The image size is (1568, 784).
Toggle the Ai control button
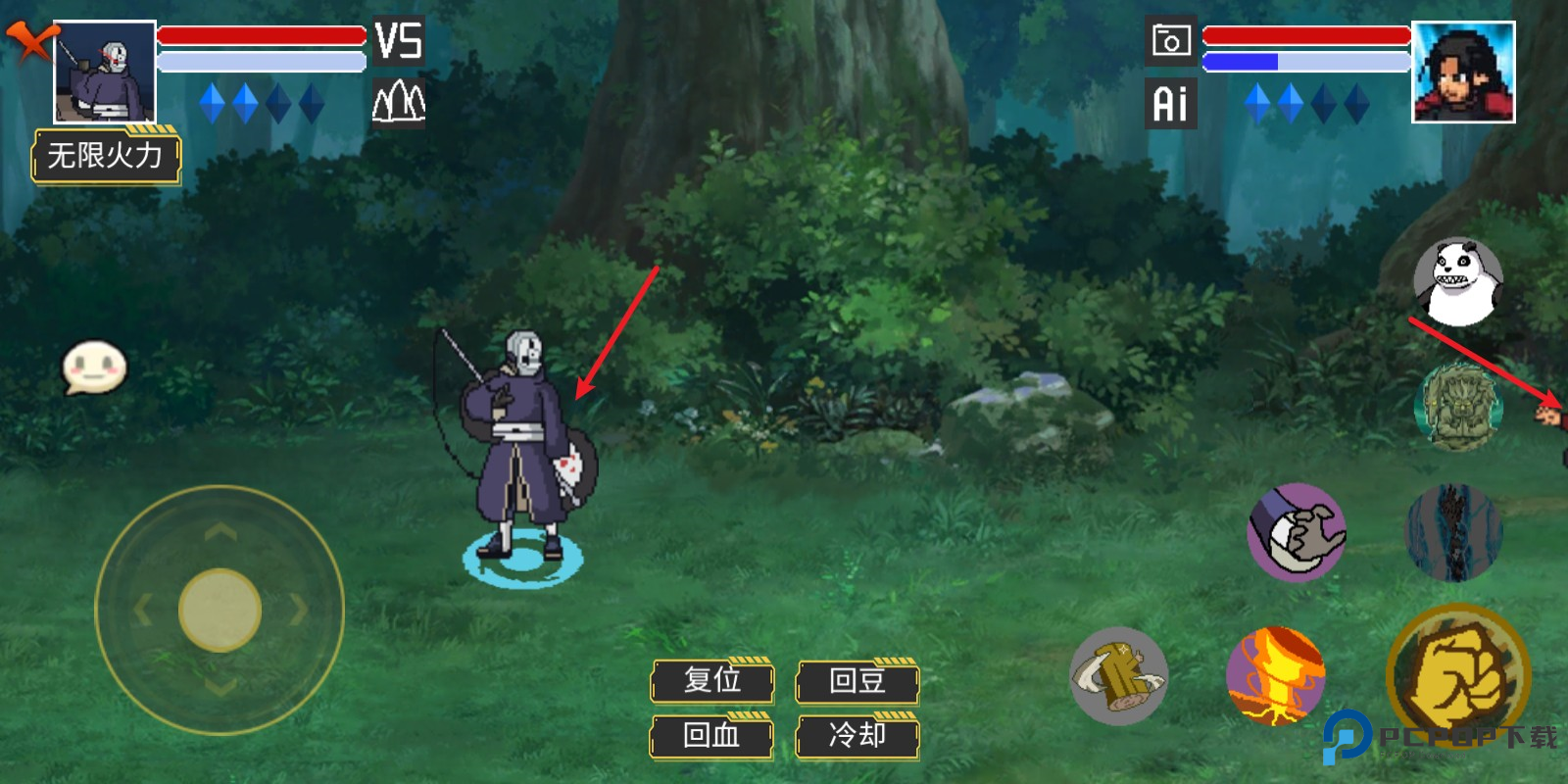click(x=1170, y=103)
